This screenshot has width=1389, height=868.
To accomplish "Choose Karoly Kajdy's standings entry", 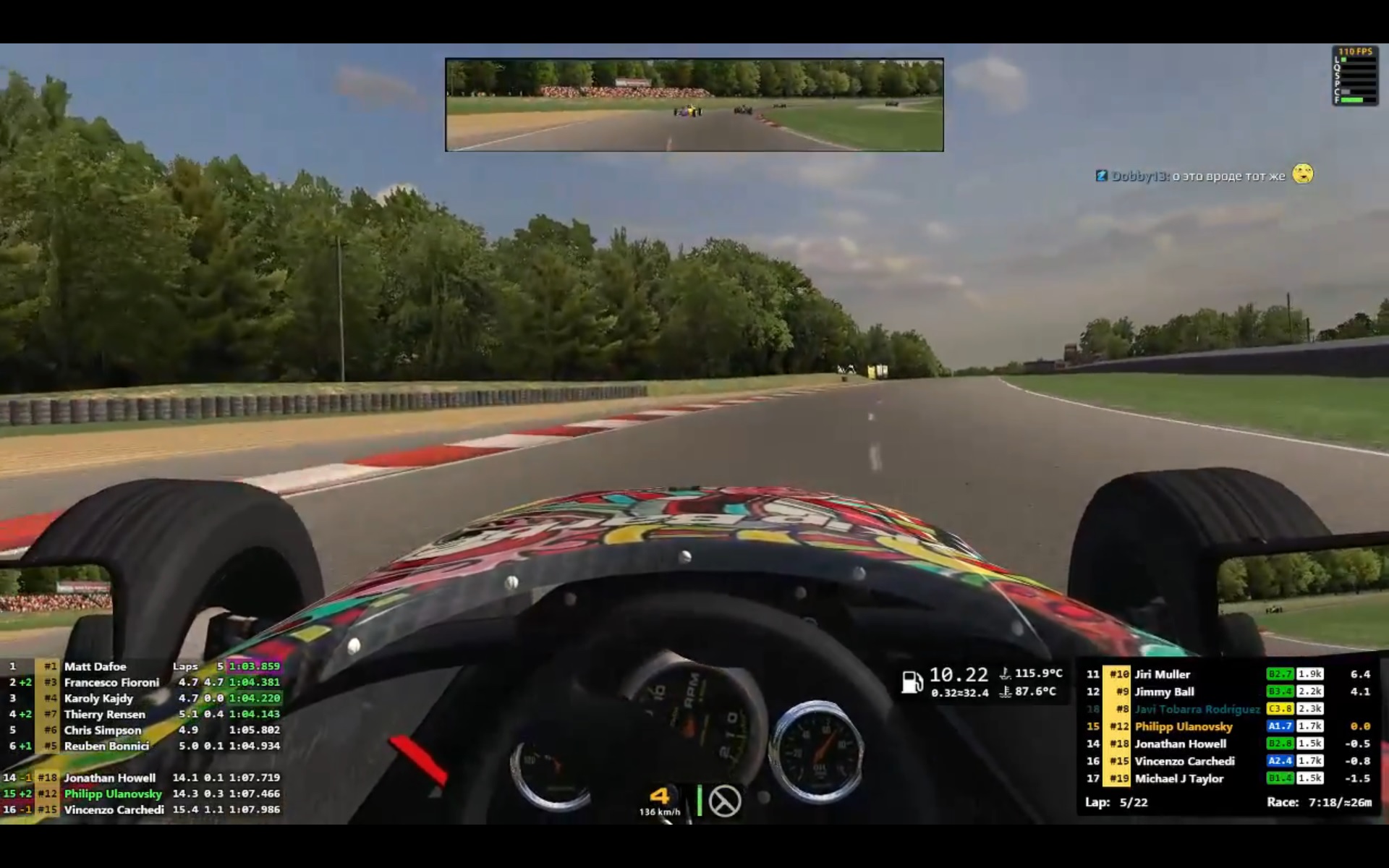I will (x=98, y=698).
